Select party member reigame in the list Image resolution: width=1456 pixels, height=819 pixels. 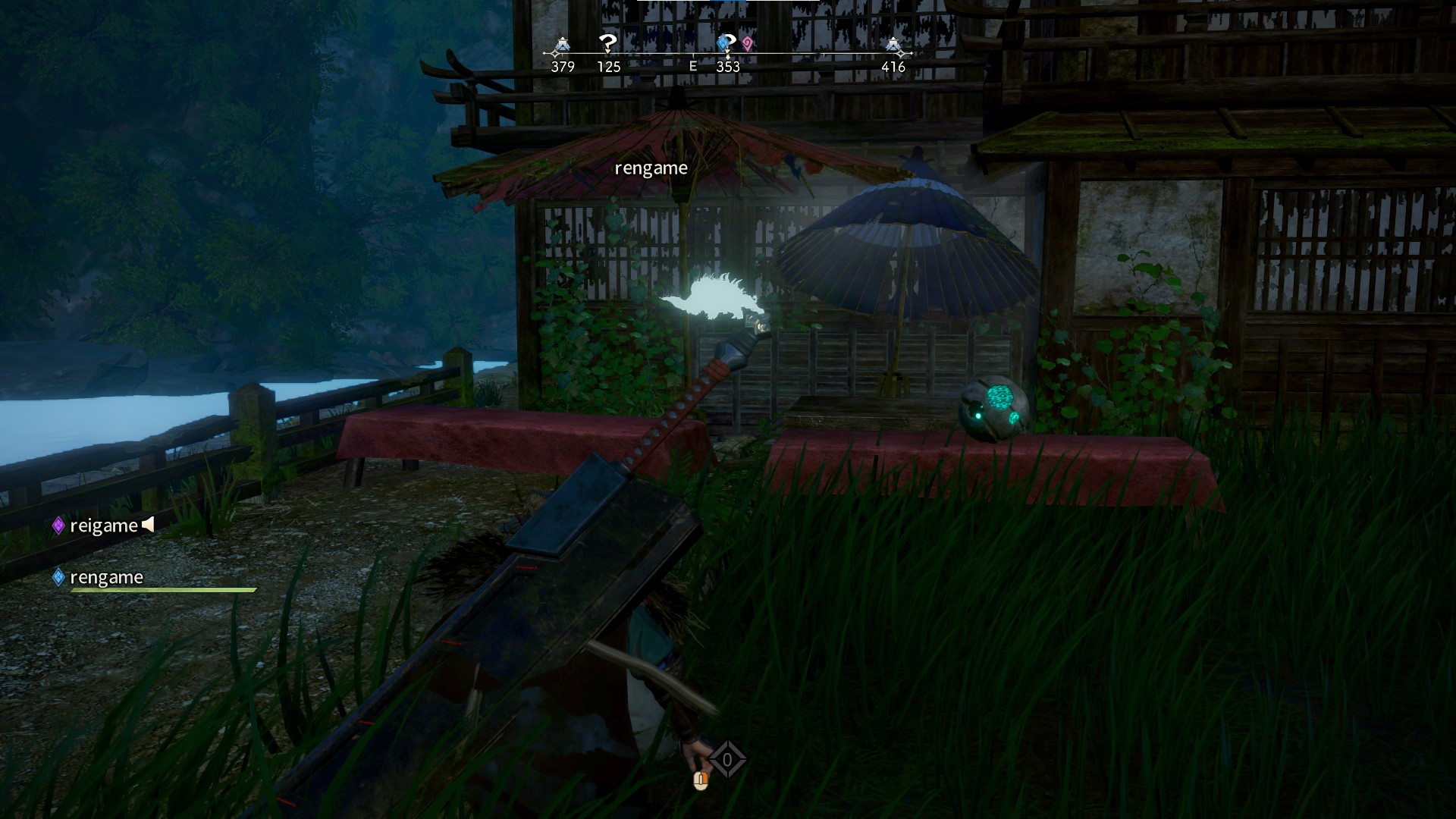(103, 526)
